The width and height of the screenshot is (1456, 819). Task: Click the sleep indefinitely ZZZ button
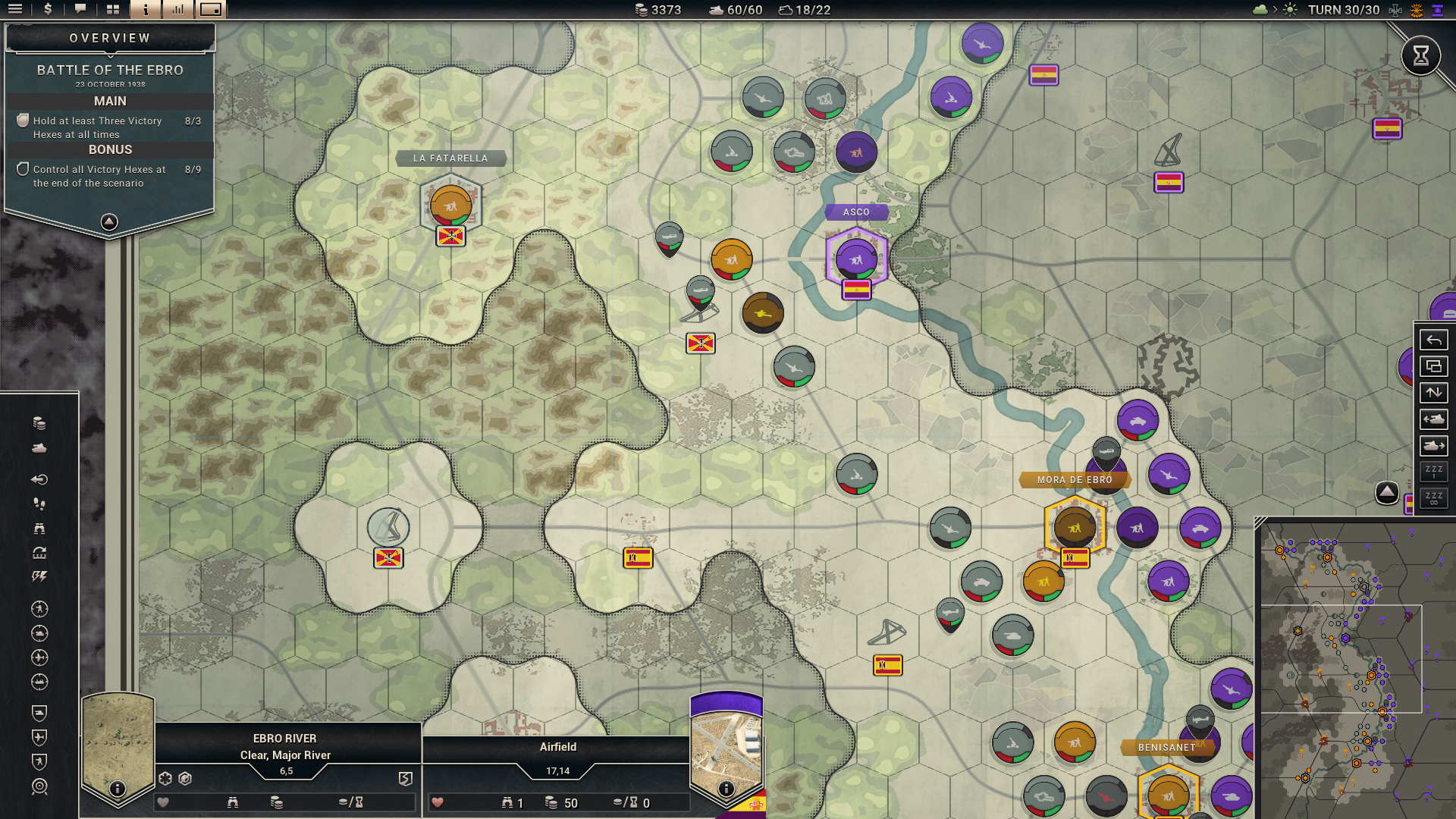(x=1433, y=498)
